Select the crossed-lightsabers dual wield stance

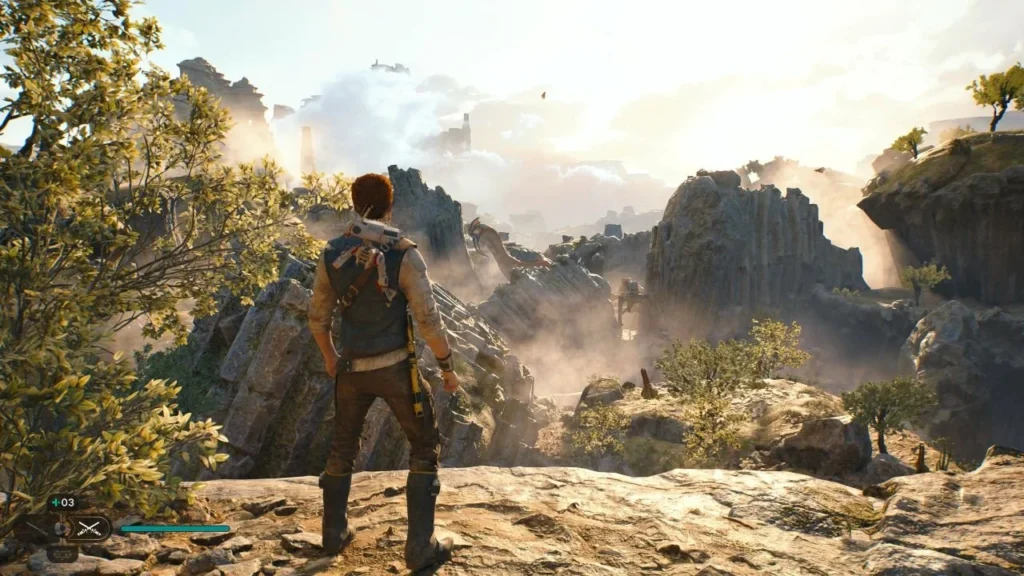(89, 527)
